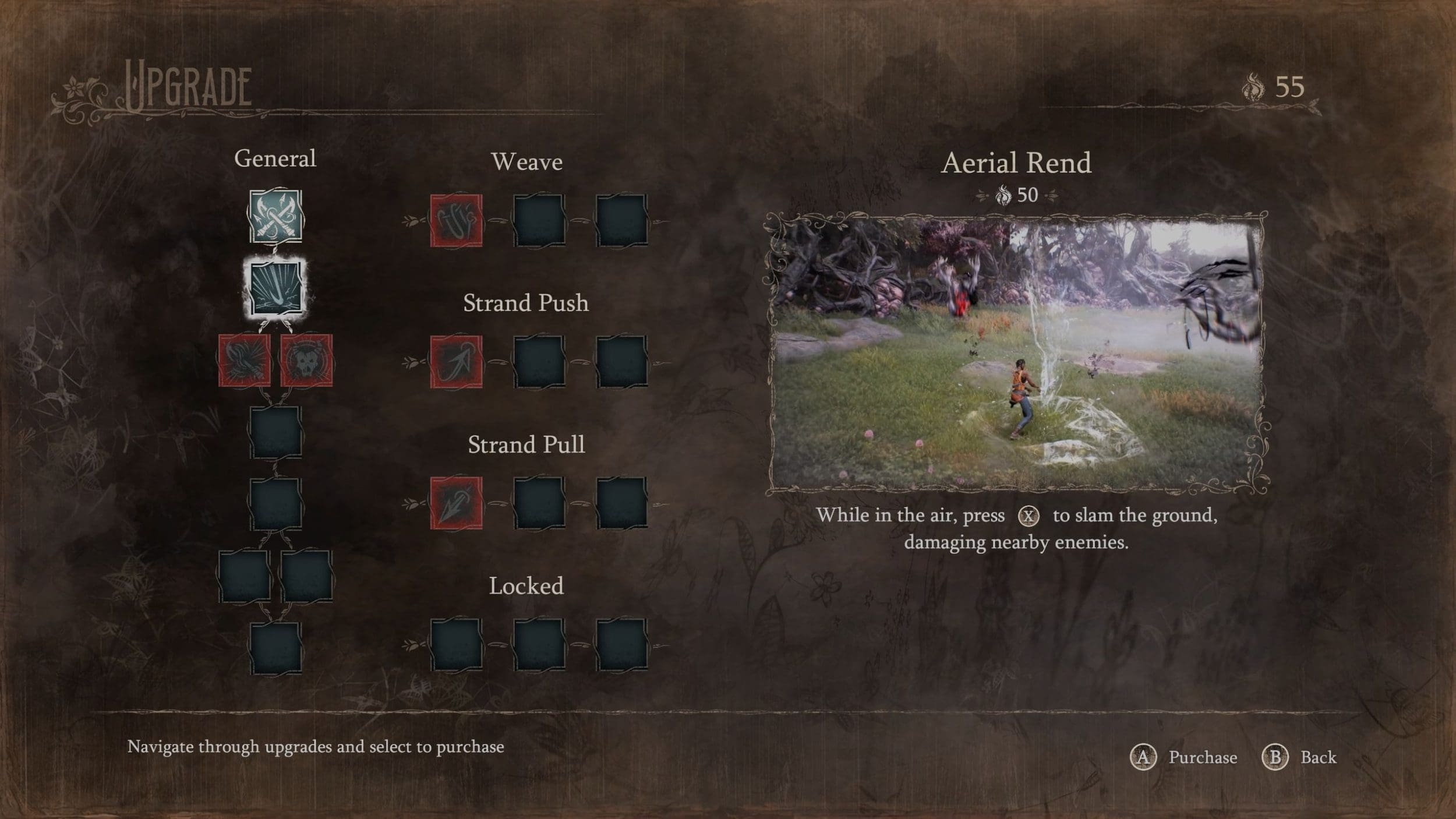Viewport: 1456px width, 819px height.
Task: Choose the highlighted Aerial Rend upgrade icon
Action: click(x=275, y=288)
